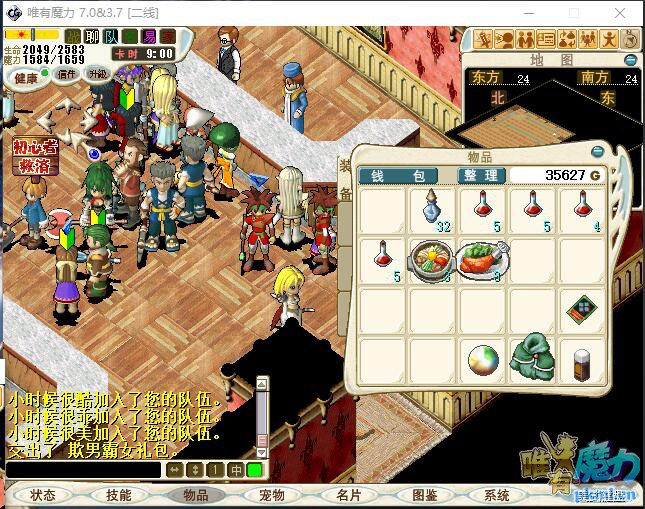
Task: Minimize the 物品 inventory panel
Action: (x=597, y=151)
